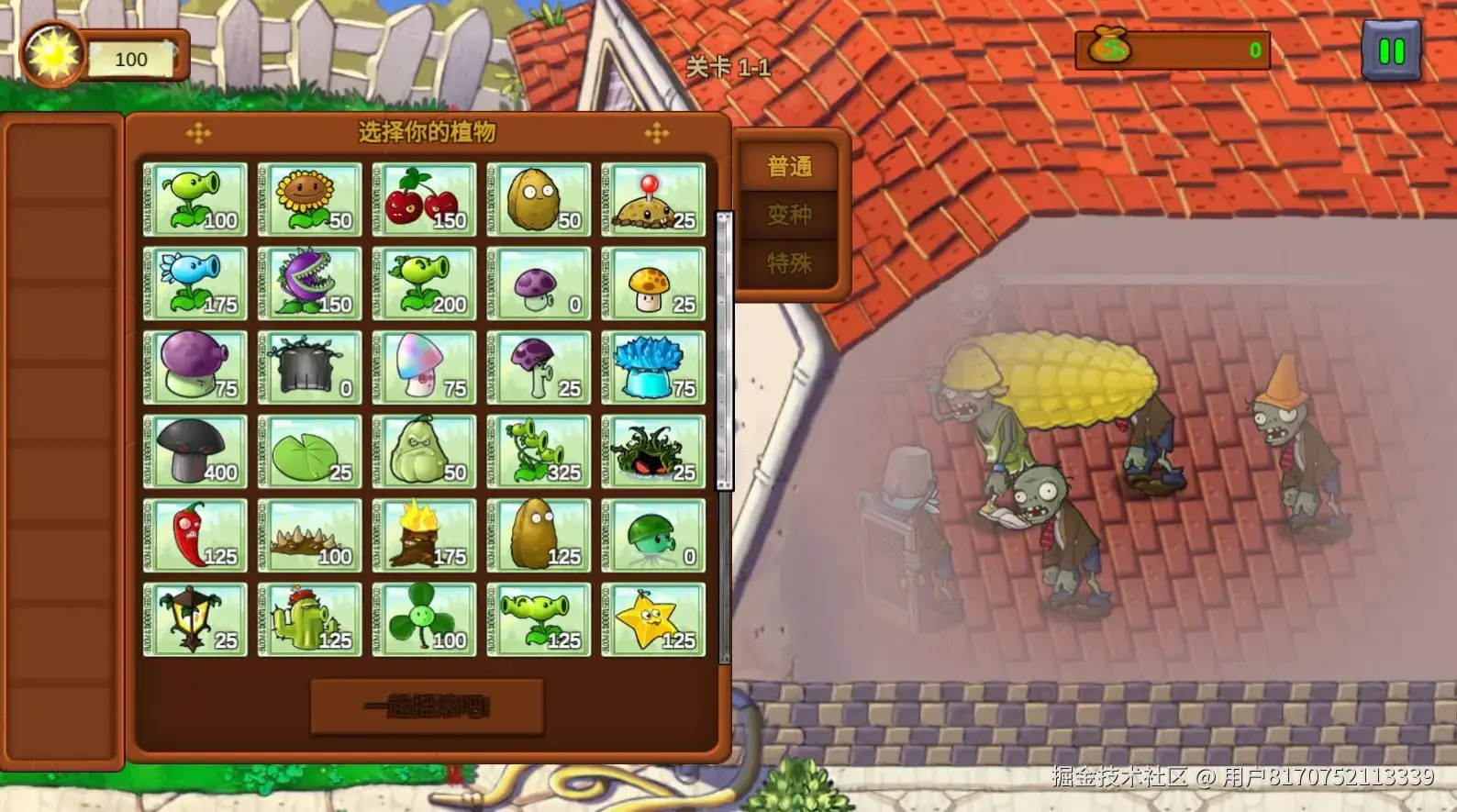
Task: Select the Snow Pea seed card
Action: point(195,284)
